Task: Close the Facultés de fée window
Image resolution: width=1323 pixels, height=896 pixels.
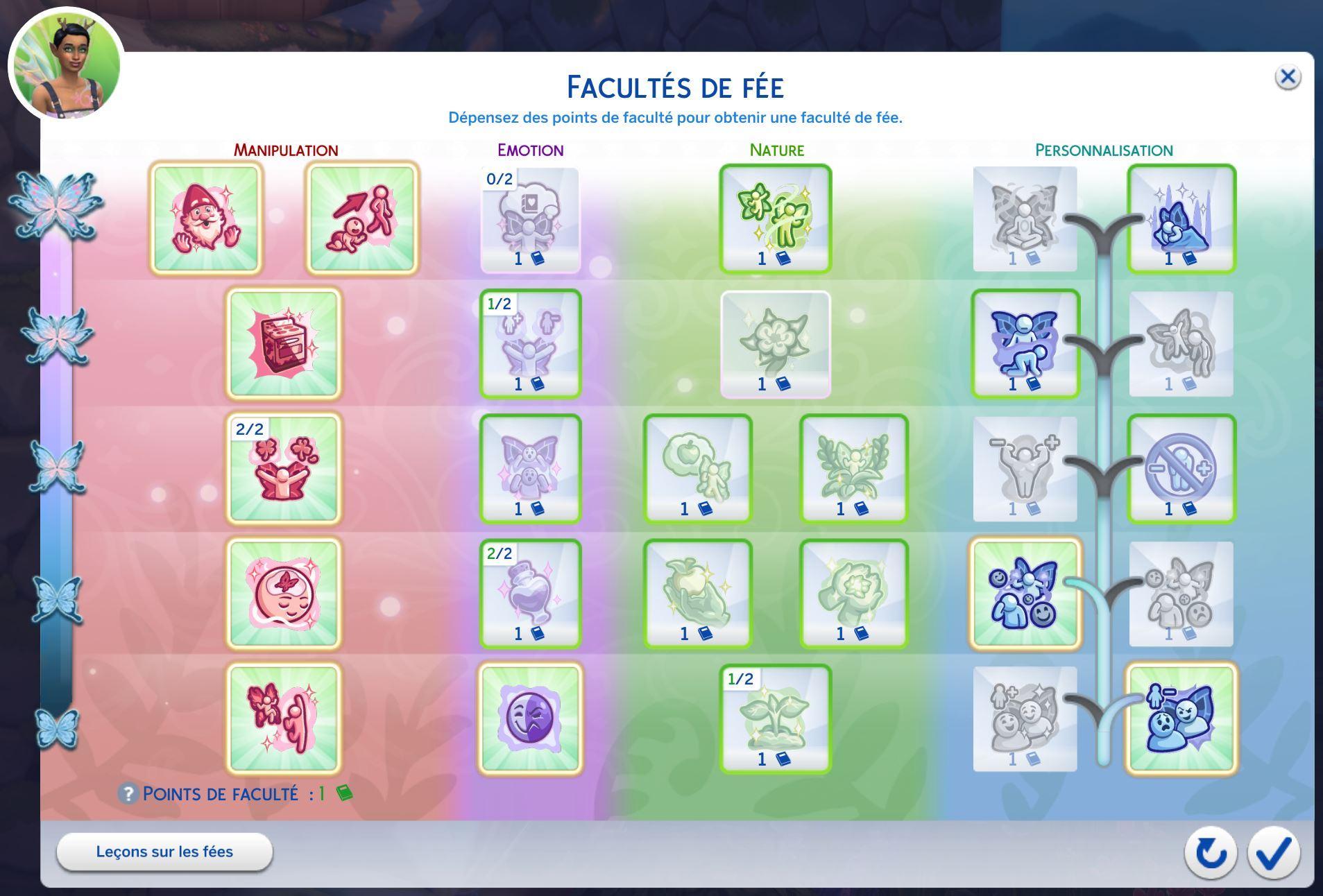Action: (x=1288, y=77)
